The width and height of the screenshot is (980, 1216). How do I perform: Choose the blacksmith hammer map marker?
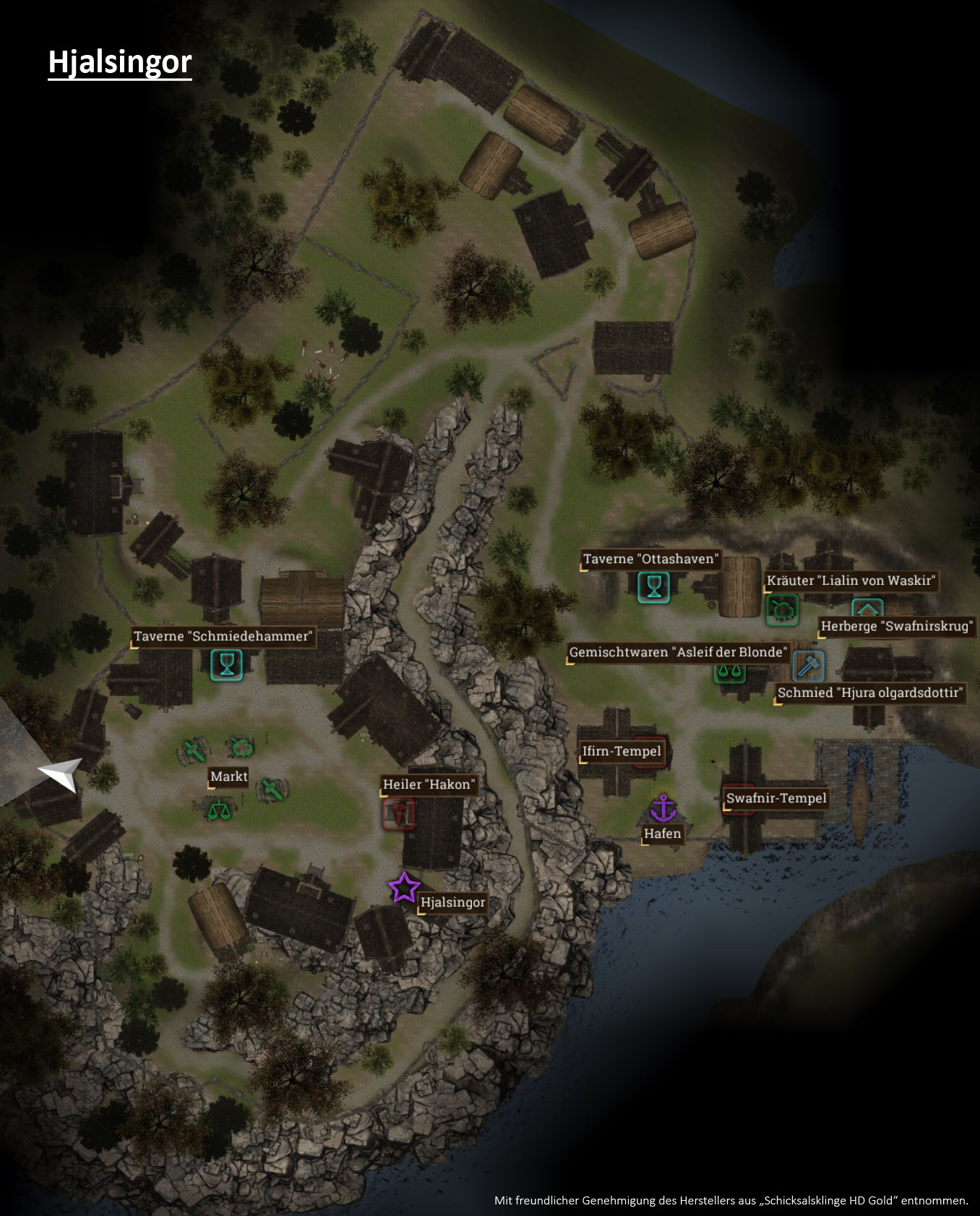click(809, 666)
